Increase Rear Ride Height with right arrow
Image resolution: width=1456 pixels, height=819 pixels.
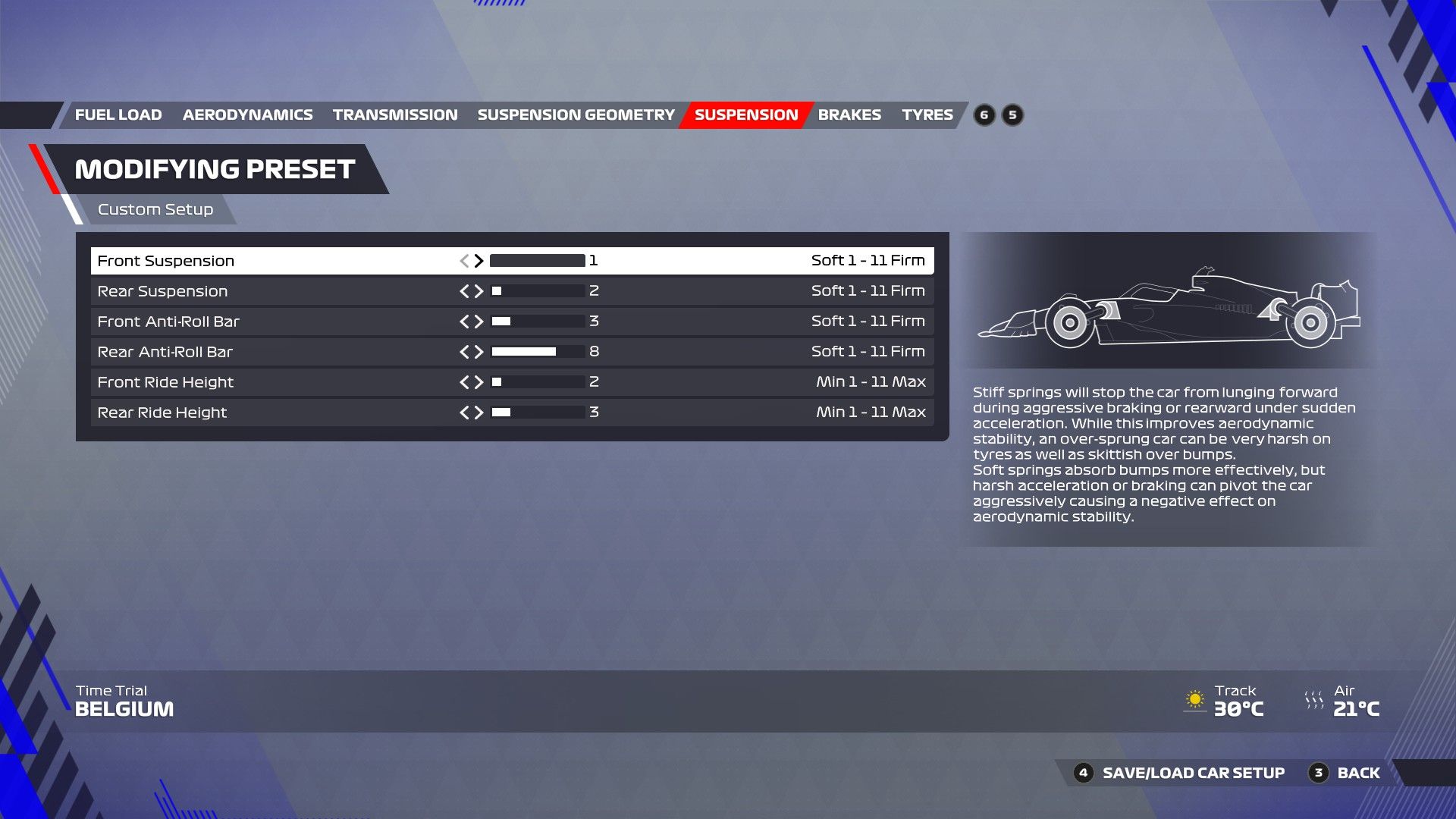480,412
